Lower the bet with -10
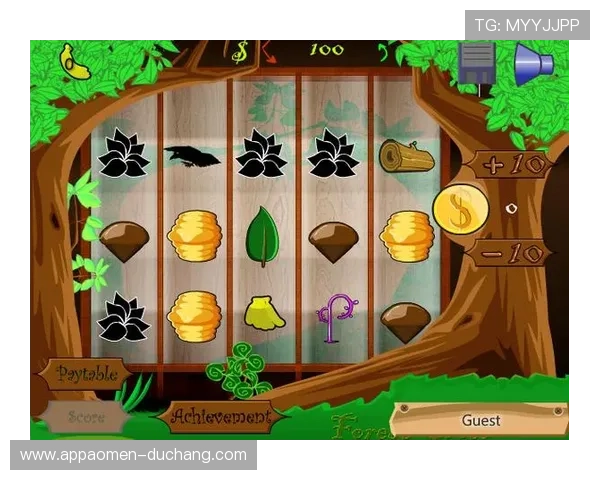Viewport: 600px width, 480px height. (x=510, y=252)
